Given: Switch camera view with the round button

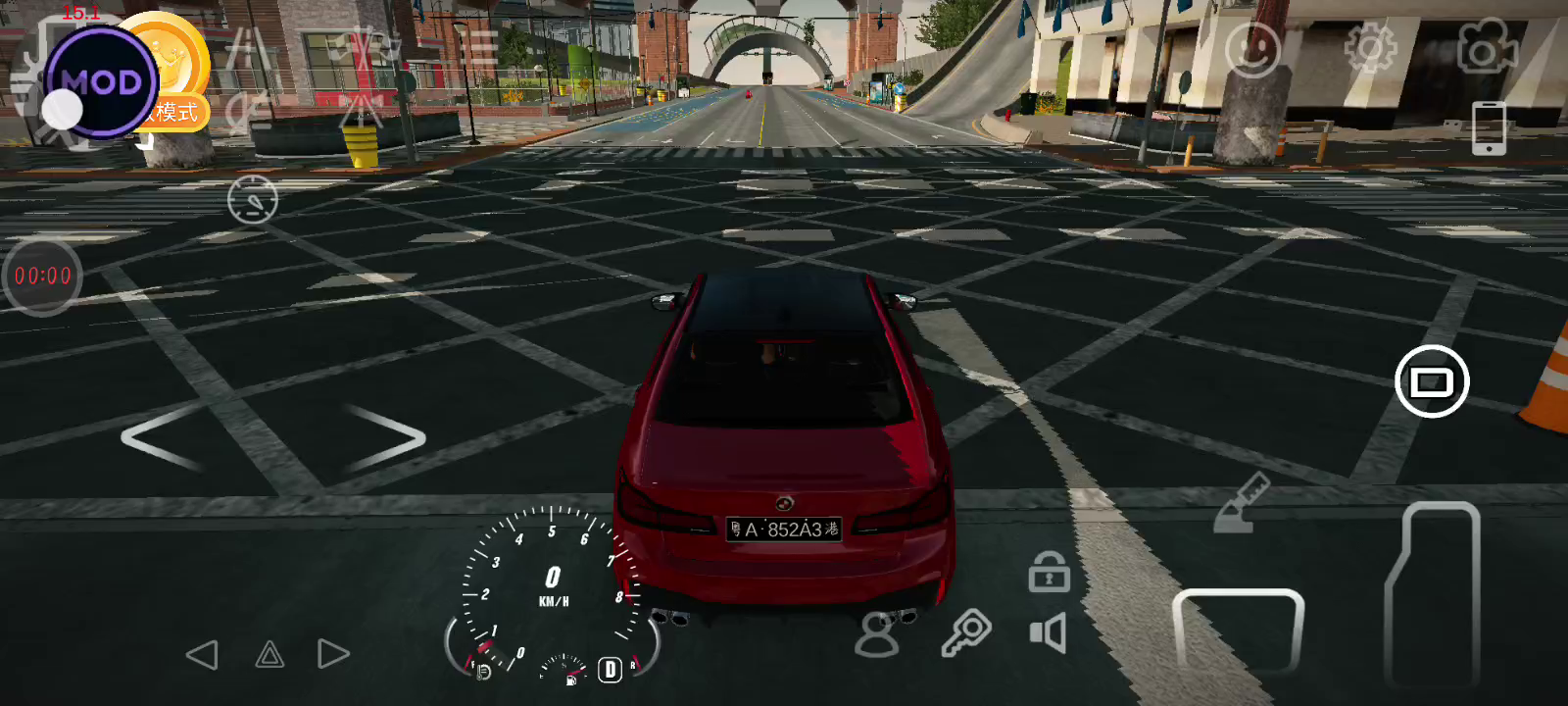Looking at the screenshot, I should [1431, 381].
